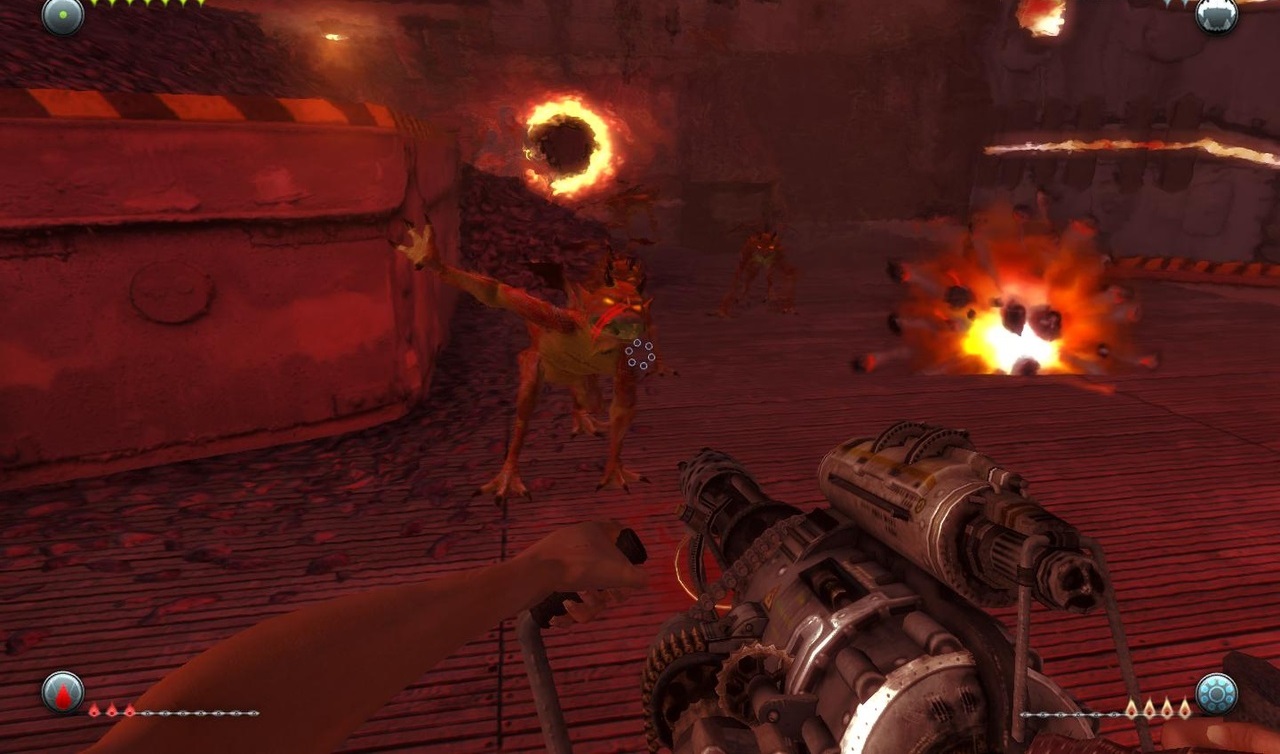Click the red blood drop health icon
This screenshot has width=1280, height=754.
[63, 692]
